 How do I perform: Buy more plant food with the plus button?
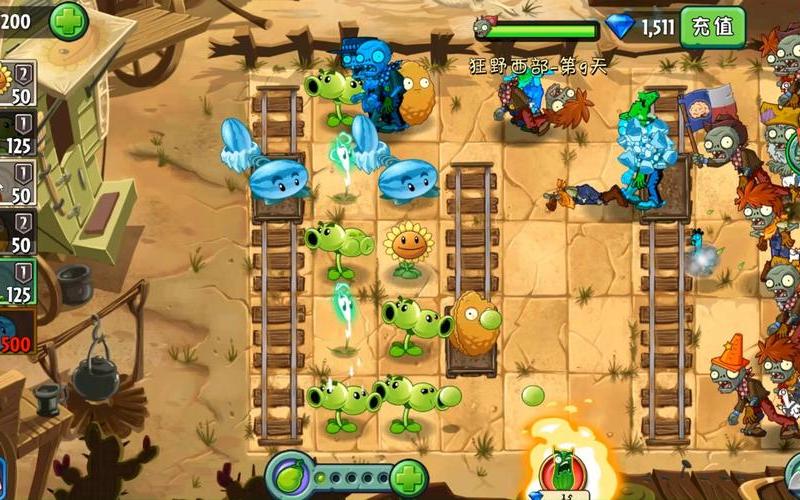coord(408,477)
